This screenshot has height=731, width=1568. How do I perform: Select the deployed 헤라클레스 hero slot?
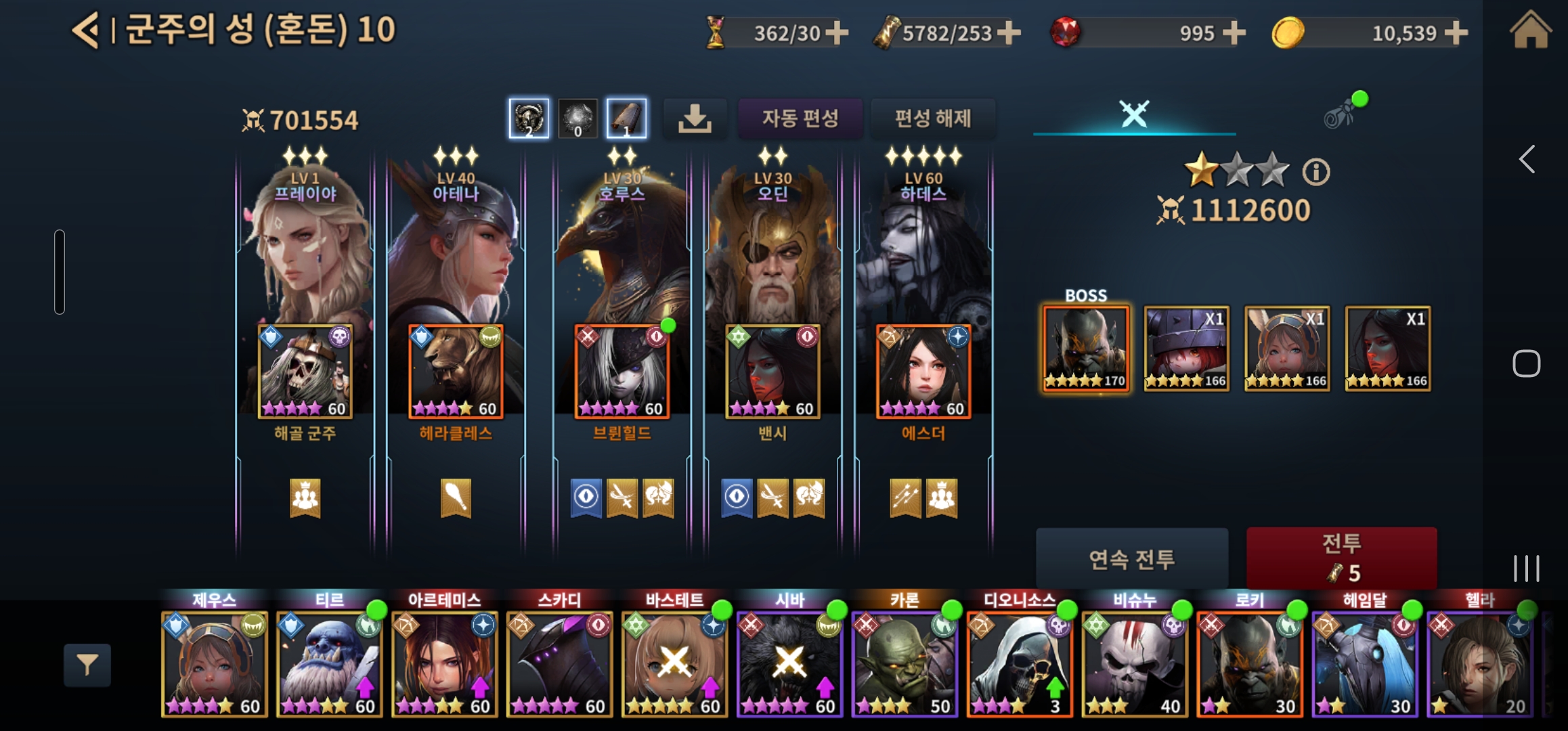(456, 372)
